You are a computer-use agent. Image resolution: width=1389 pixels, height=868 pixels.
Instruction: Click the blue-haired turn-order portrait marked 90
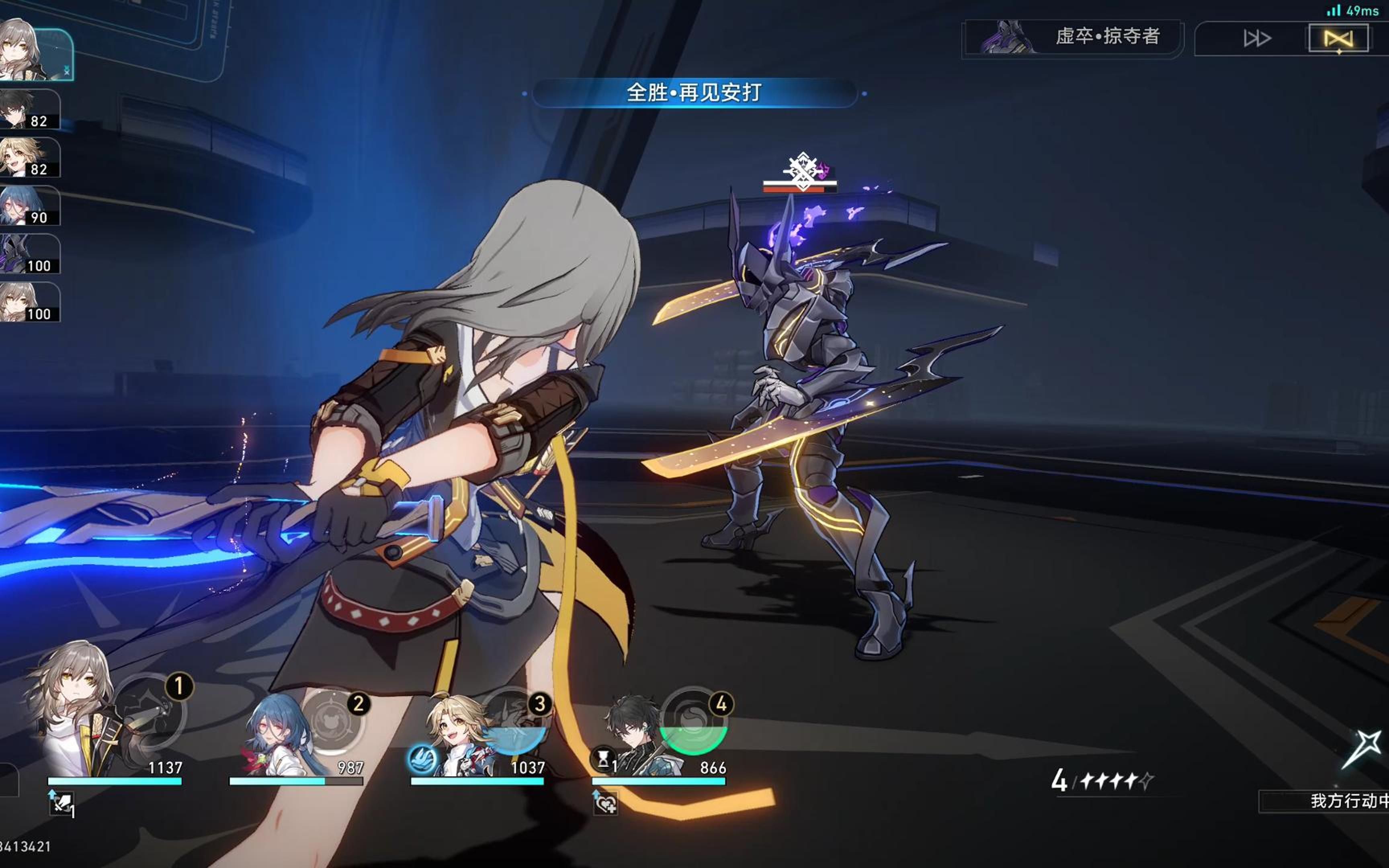pos(29,205)
